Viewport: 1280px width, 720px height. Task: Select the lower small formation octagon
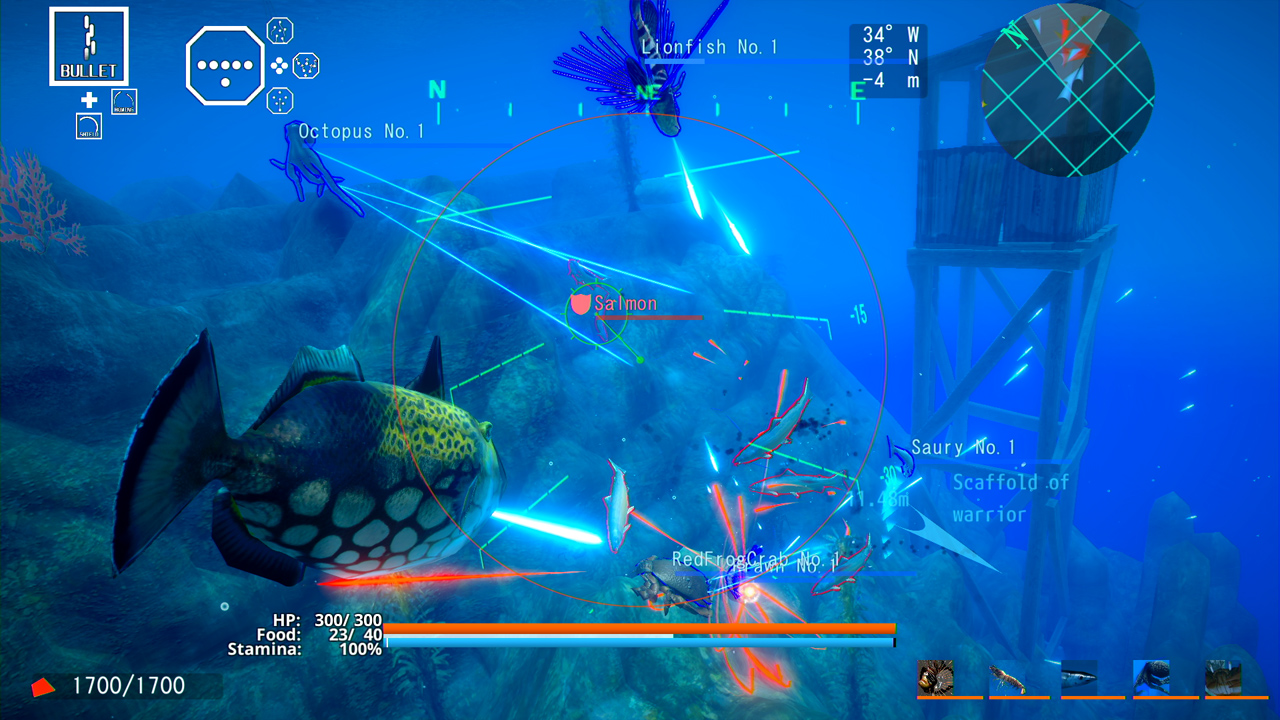coord(281,100)
